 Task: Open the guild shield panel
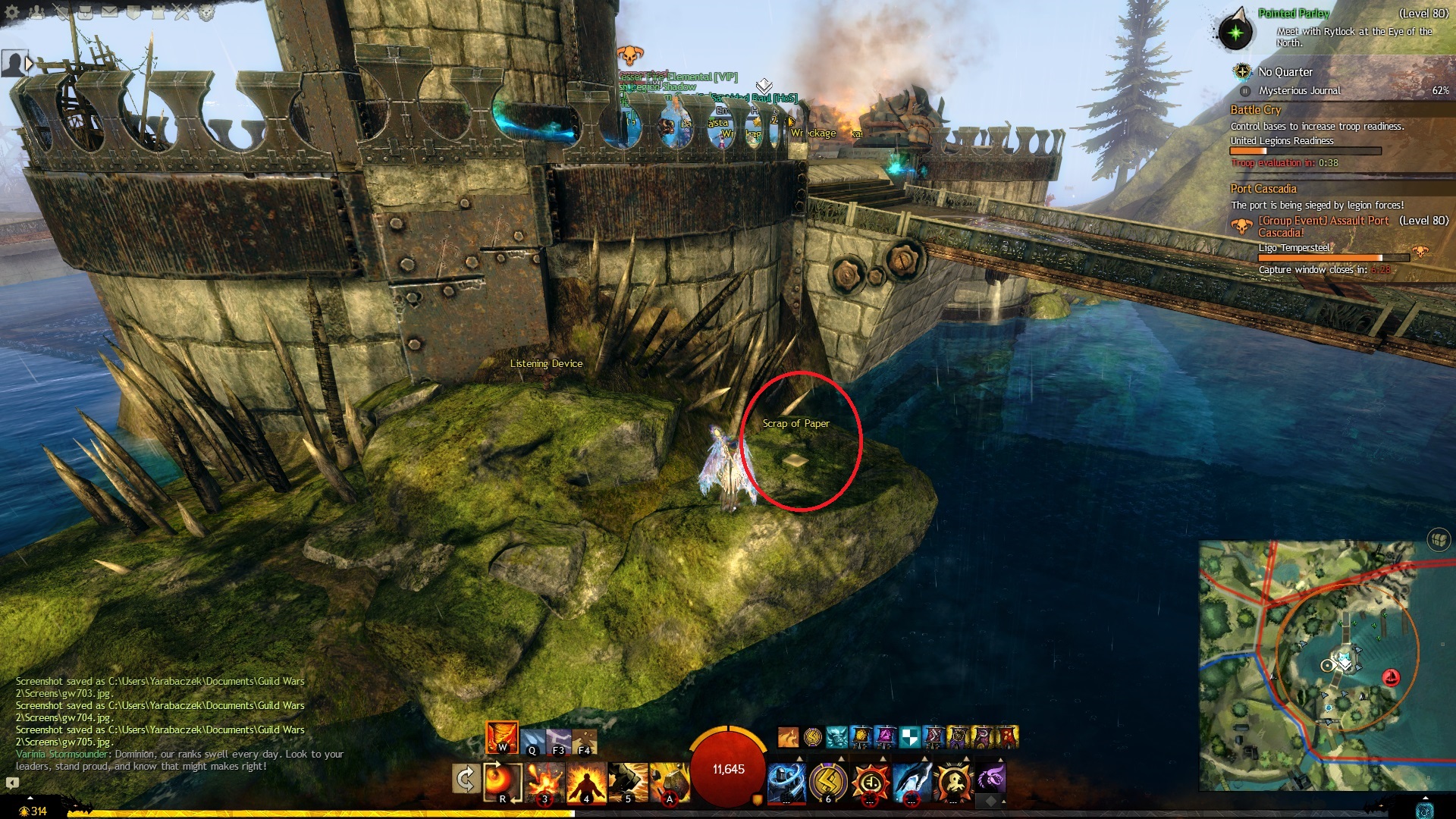pos(133,12)
